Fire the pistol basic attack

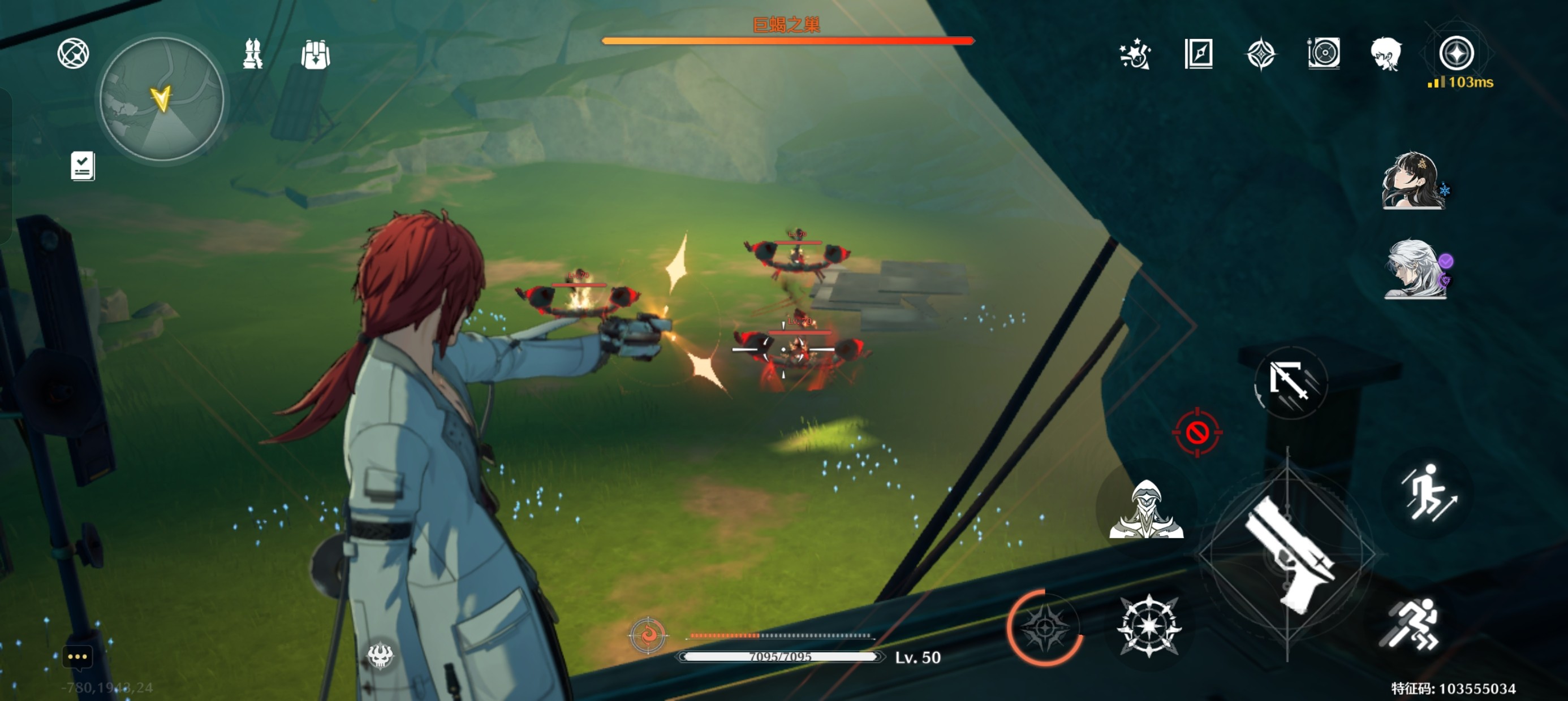[x=1287, y=555]
